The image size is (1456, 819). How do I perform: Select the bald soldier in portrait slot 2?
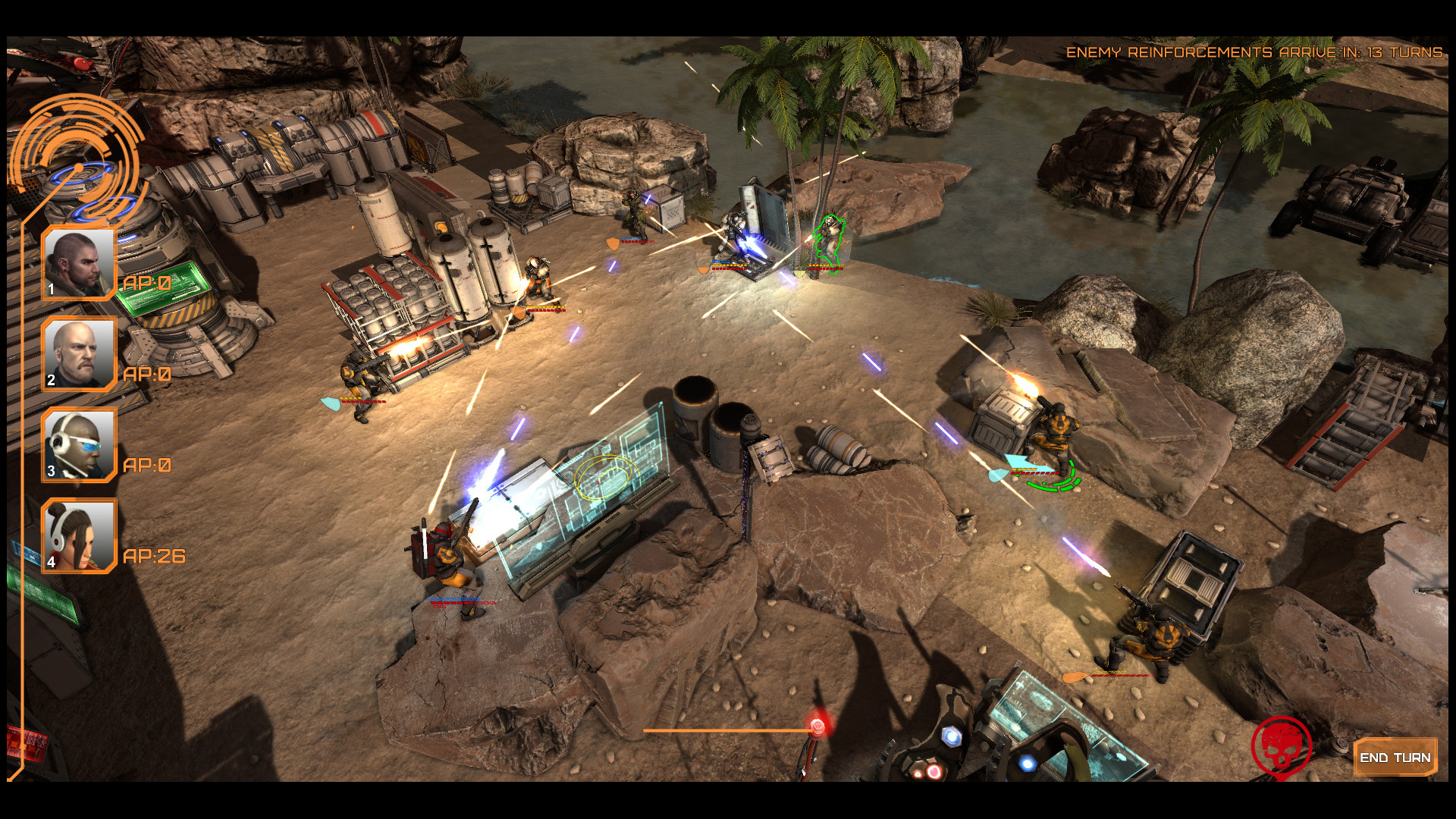[78, 353]
